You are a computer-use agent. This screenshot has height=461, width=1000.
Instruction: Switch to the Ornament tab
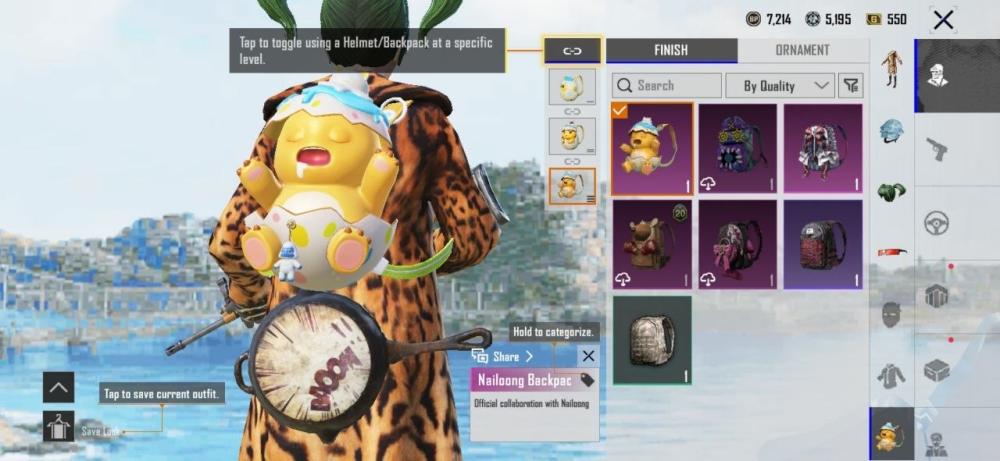(x=802, y=50)
